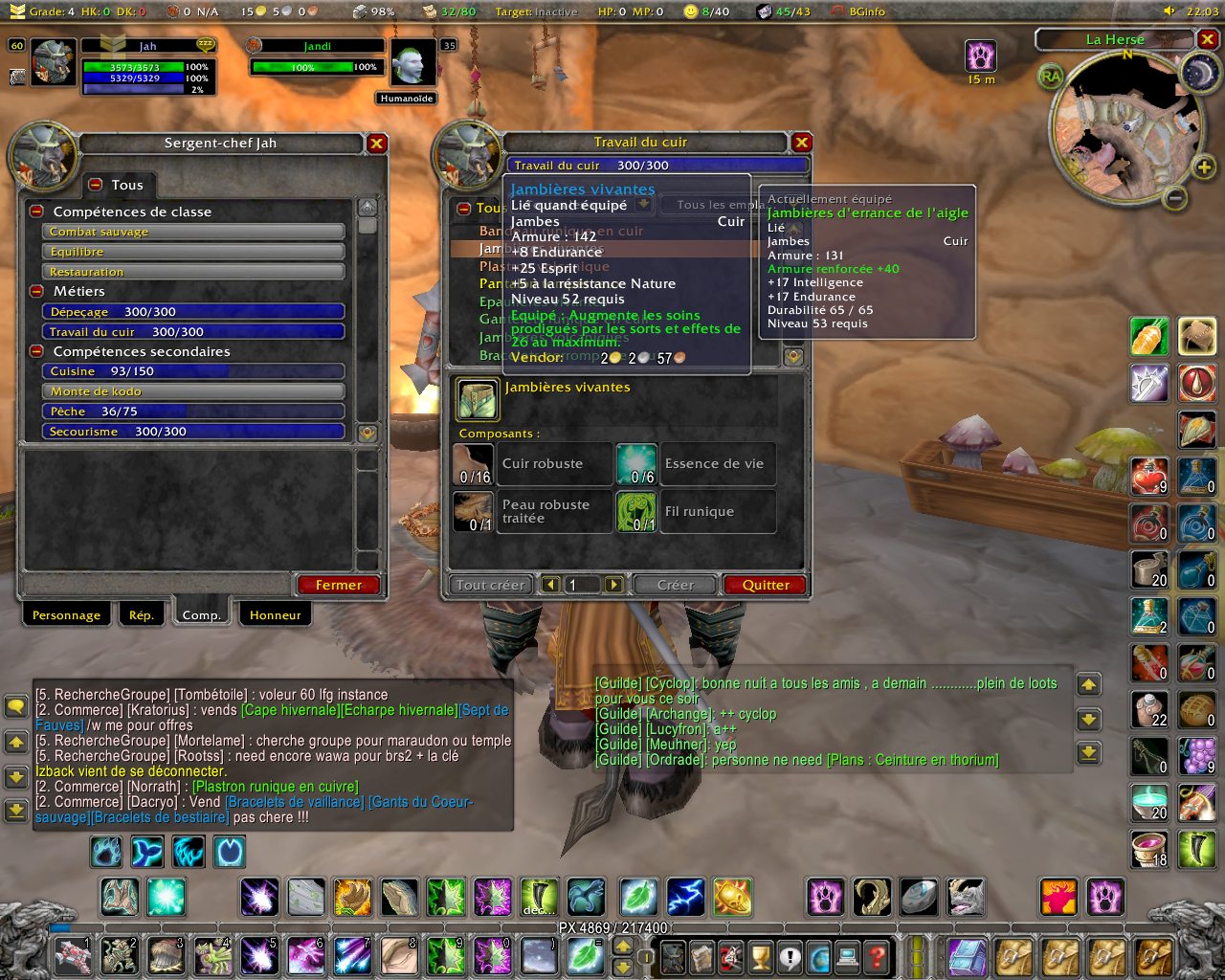Image resolution: width=1225 pixels, height=980 pixels.
Task: Click the Essence de vie reagent
Action: [x=635, y=464]
